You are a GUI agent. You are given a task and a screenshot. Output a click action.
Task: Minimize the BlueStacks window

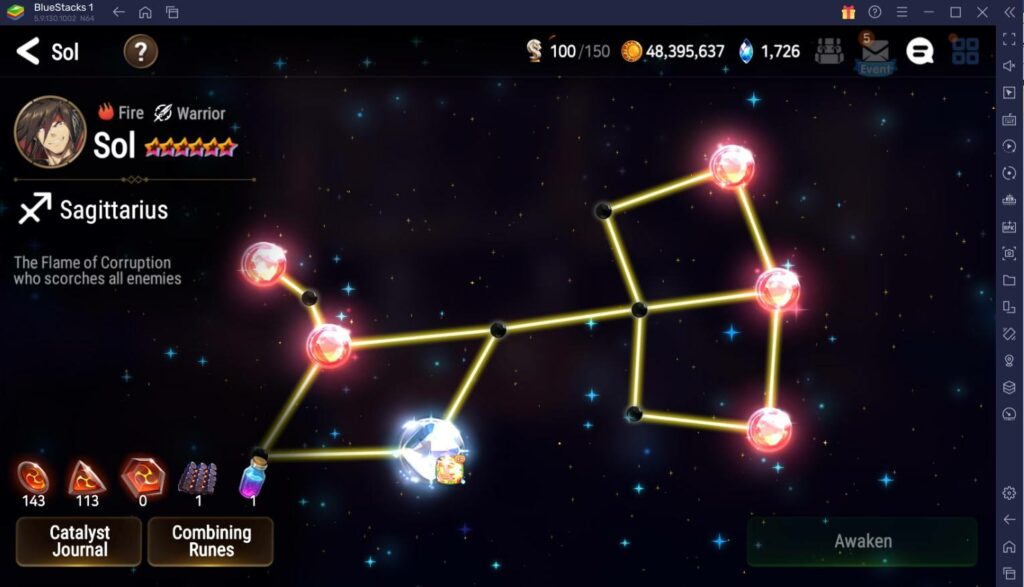click(x=928, y=12)
